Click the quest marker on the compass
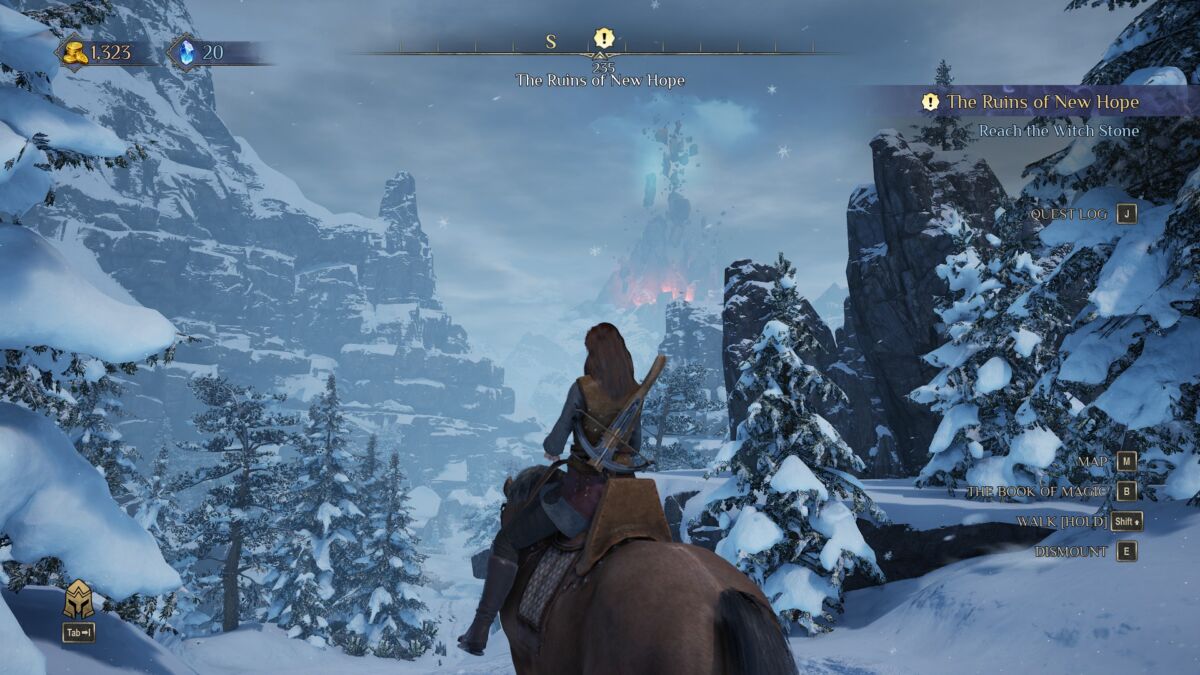 (x=603, y=39)
